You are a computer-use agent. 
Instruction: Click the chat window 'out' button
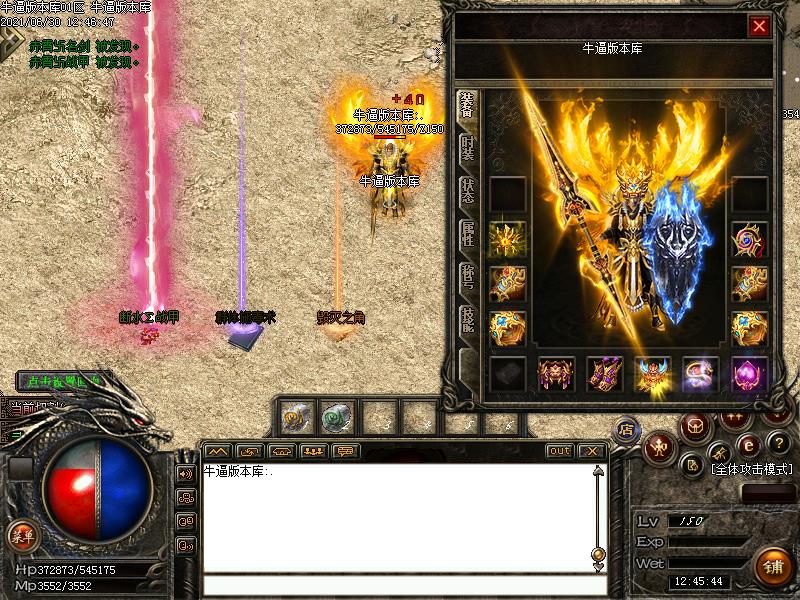[x=560, y=451]
